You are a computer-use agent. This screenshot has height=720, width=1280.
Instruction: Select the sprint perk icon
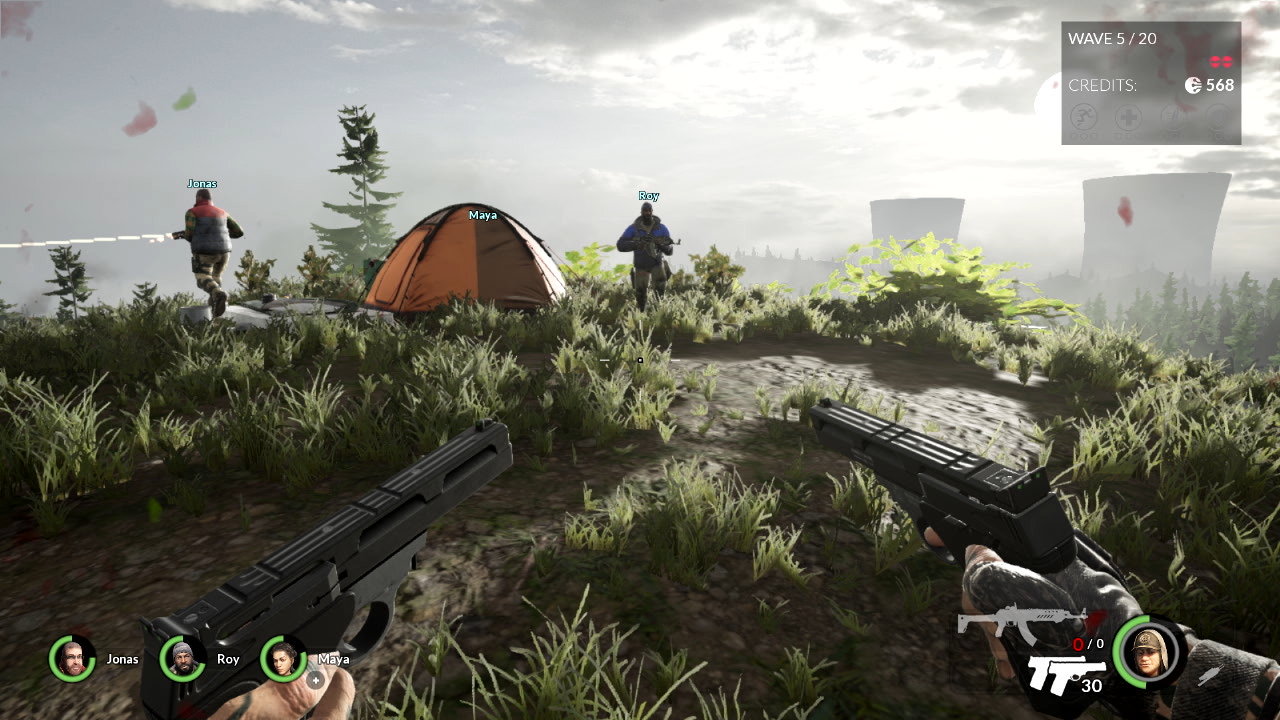[x=1083, y=118]
